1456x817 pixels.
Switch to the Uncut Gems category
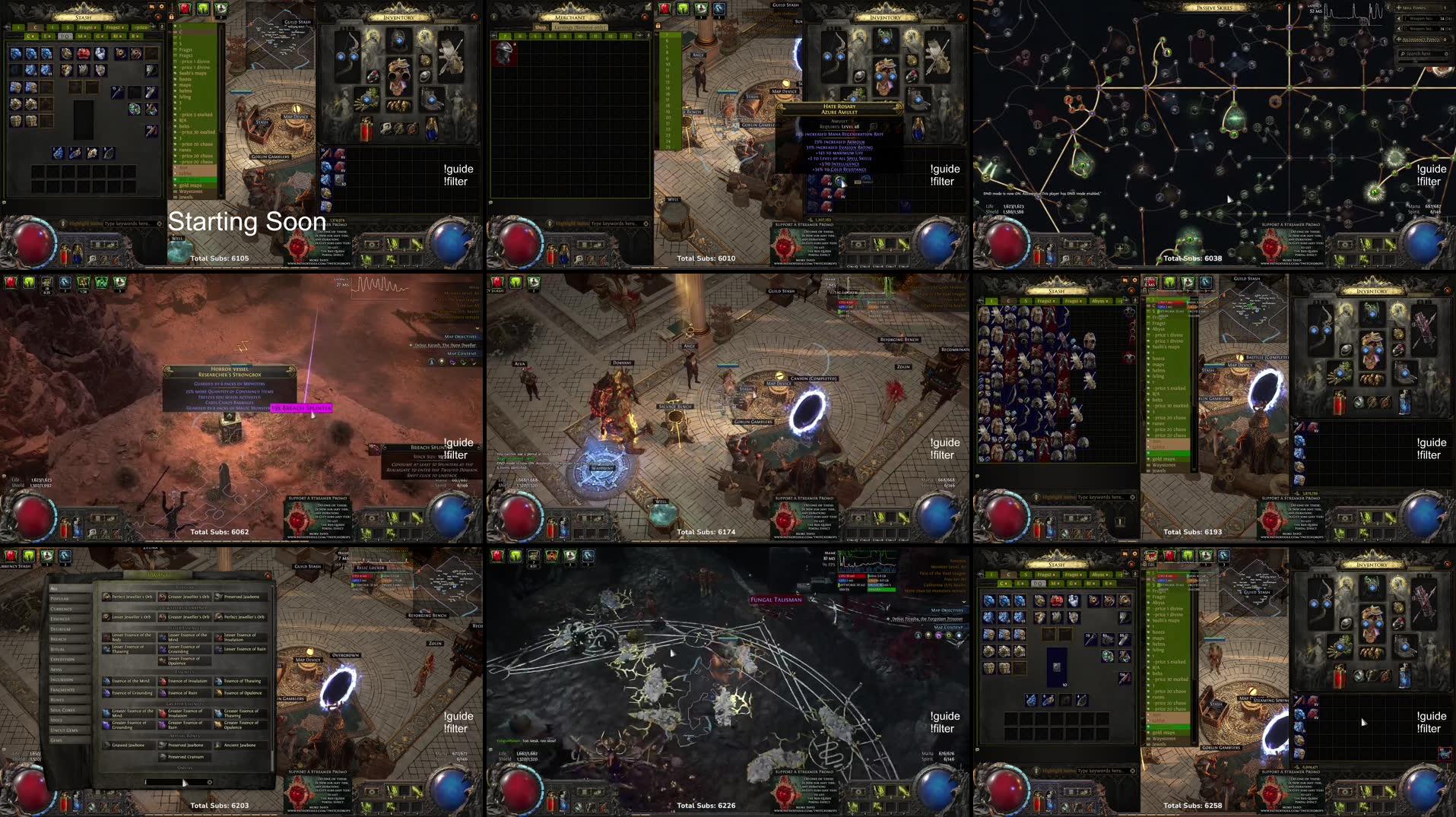pyautogui.click(x=64, y=730)
